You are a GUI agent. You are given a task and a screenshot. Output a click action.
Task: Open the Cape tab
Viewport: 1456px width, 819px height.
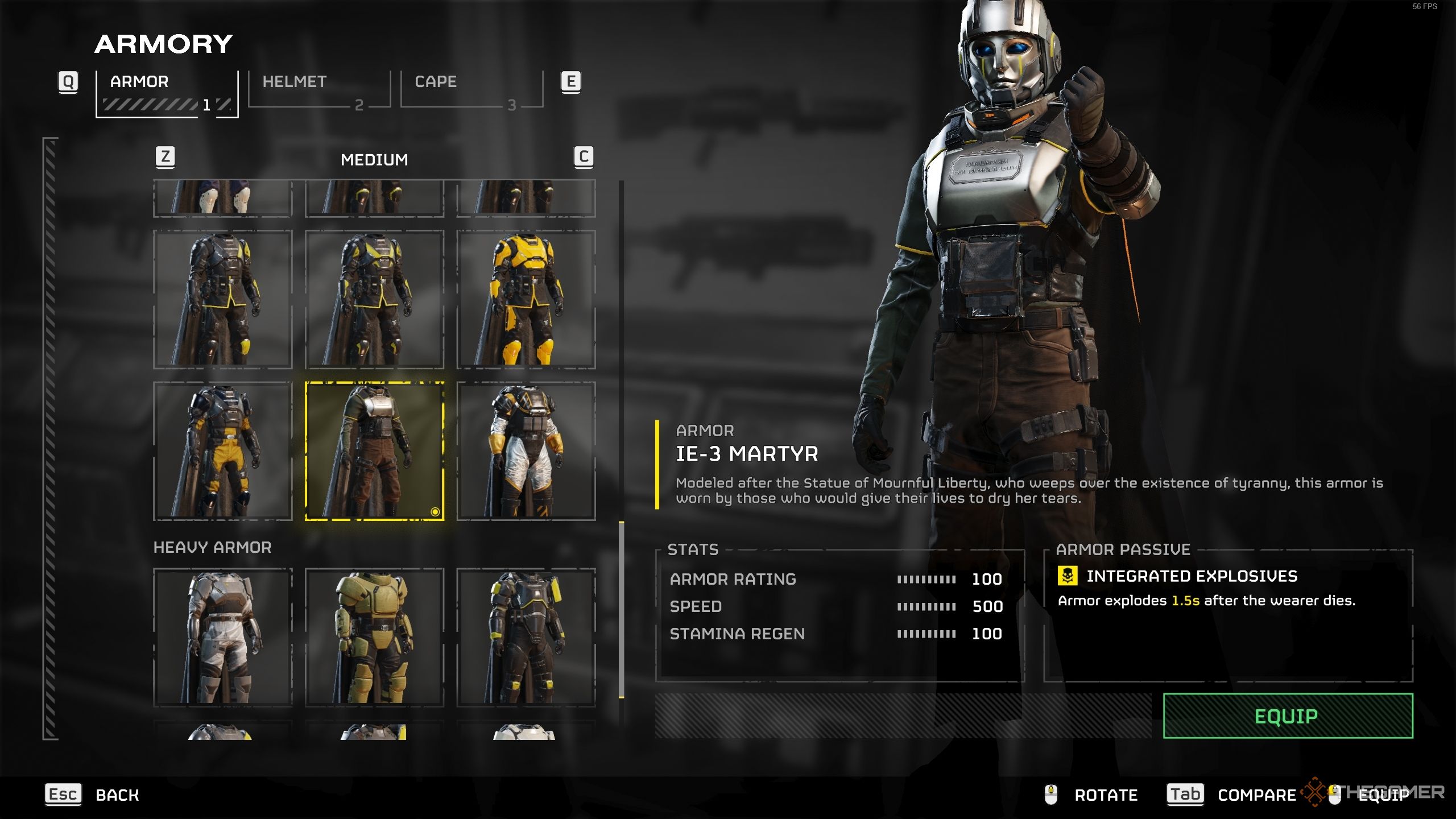(x=471, y=89)
